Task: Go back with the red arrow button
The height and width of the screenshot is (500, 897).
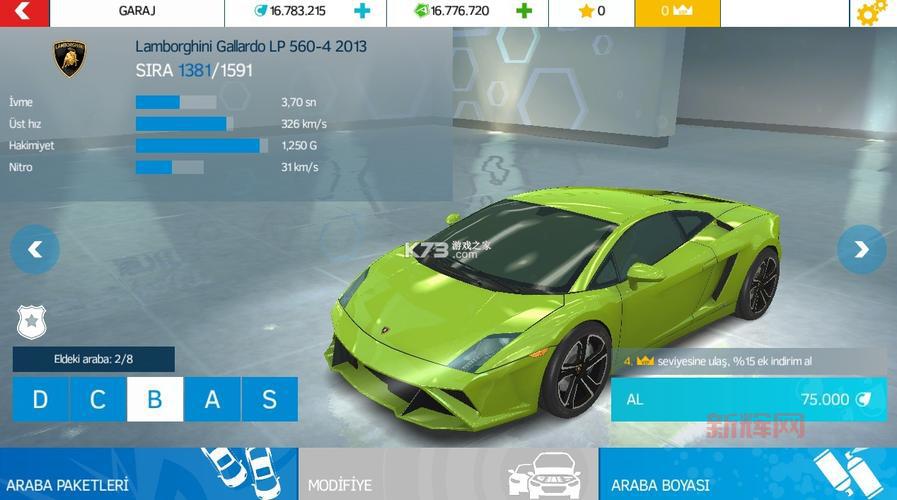Action: [22, 12]
